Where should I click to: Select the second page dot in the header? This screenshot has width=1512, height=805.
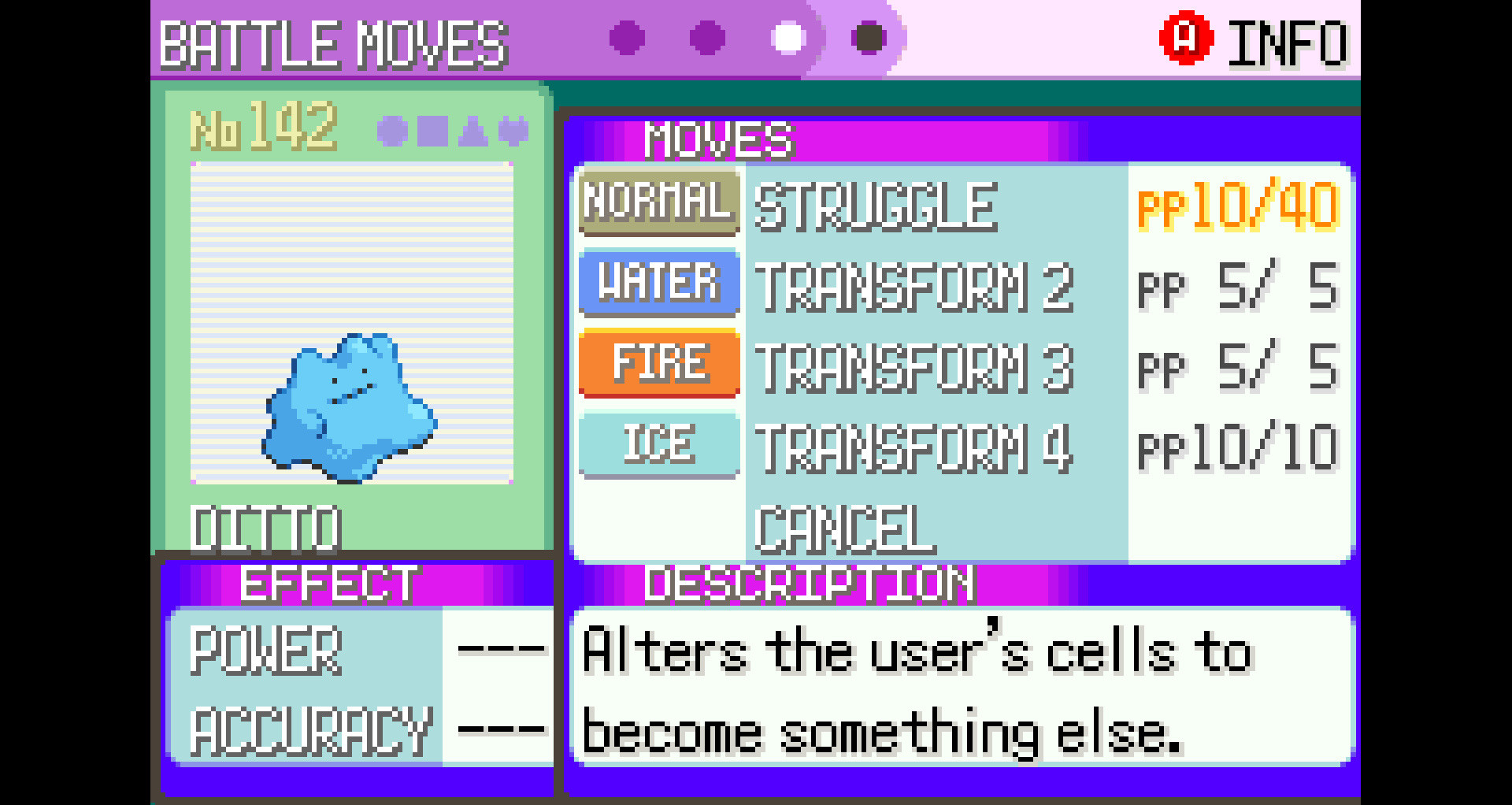point(706,35)
